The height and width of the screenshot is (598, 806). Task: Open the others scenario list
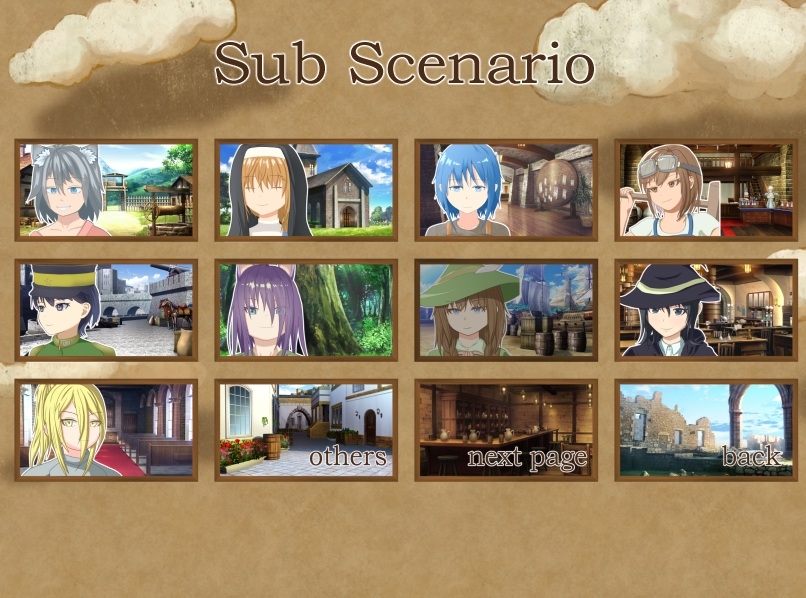[x=306, y=430]
